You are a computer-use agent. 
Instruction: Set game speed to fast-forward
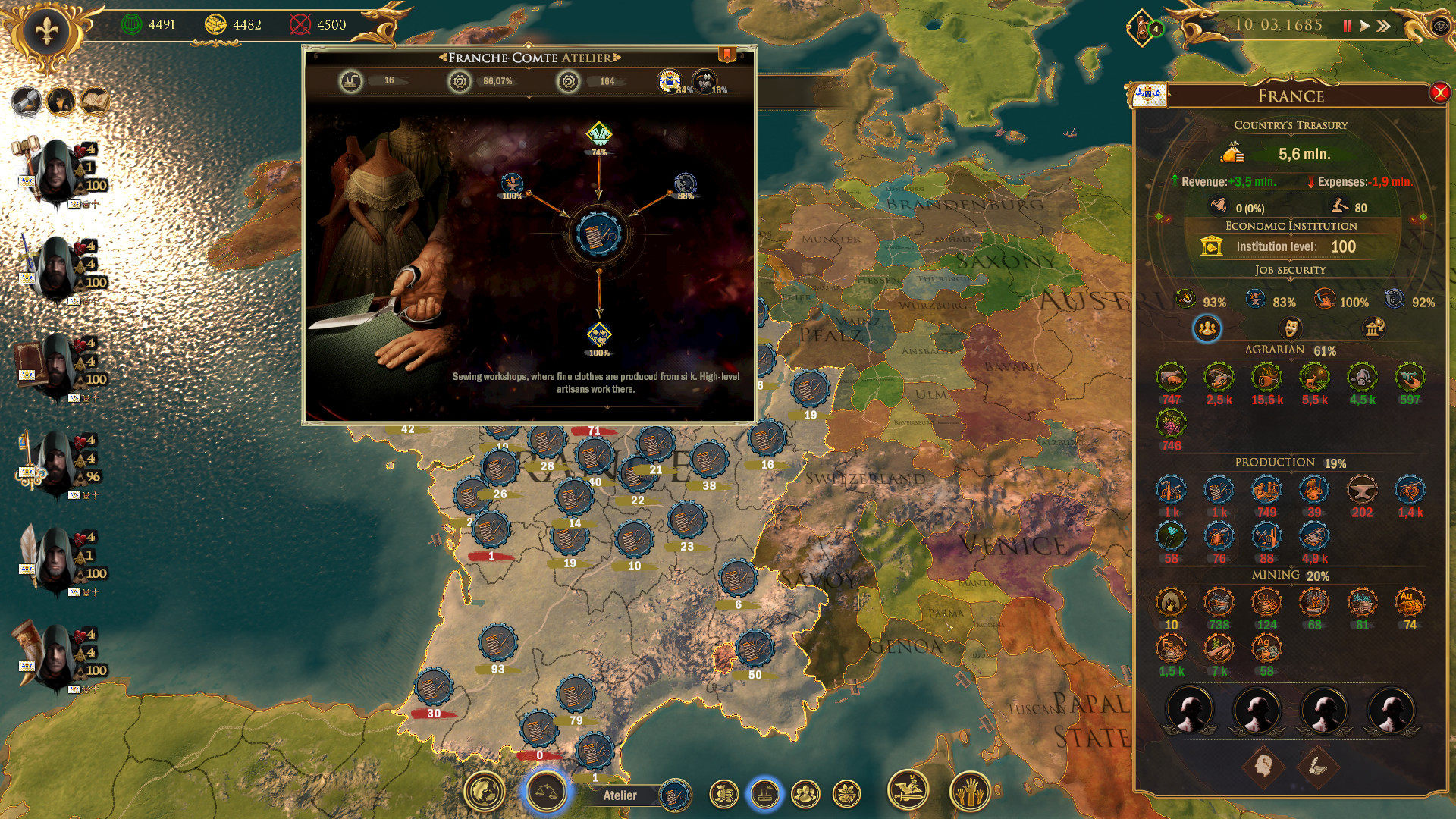1384,26
